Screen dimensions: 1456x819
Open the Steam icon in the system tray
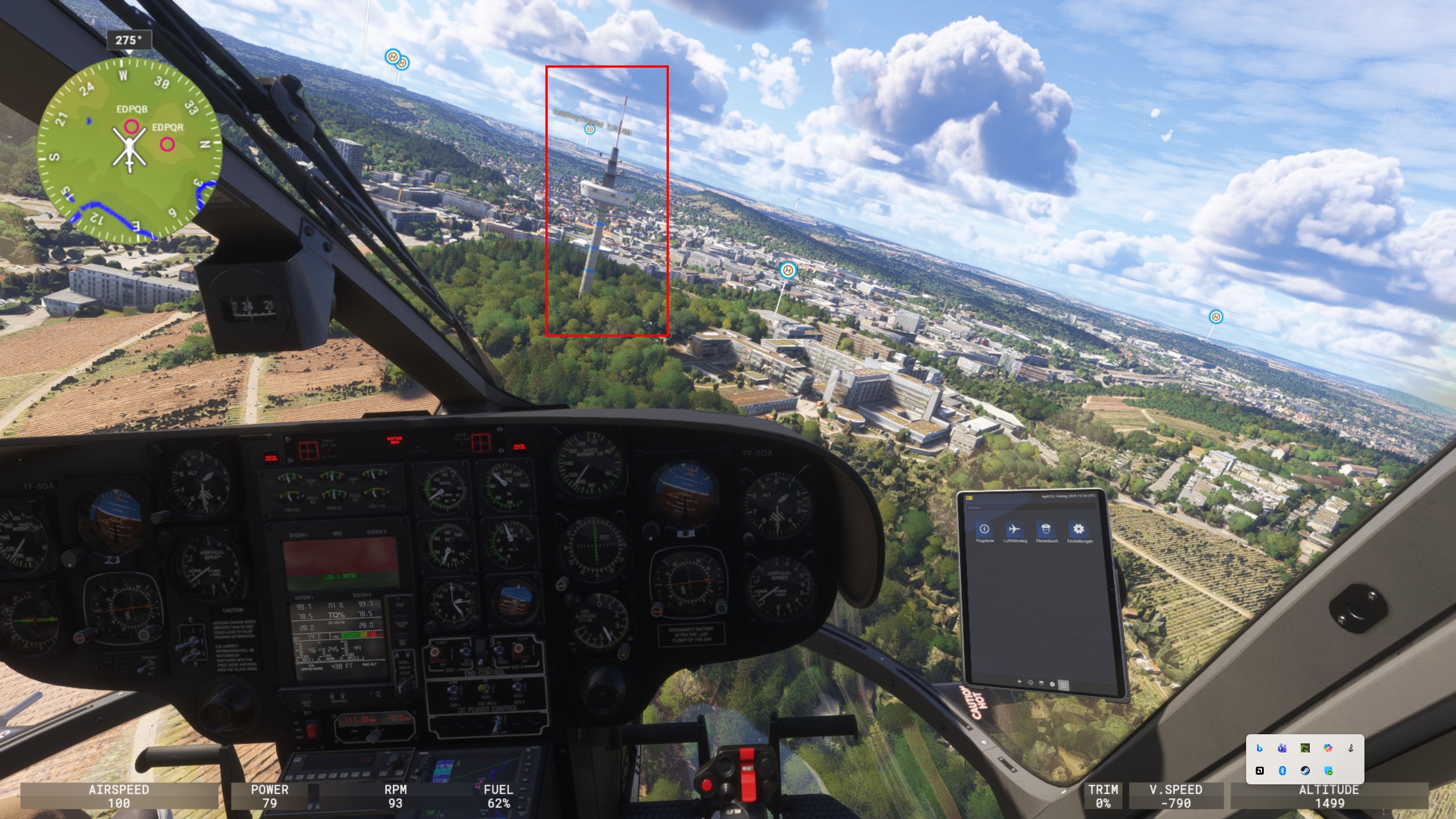point(1305,771)
